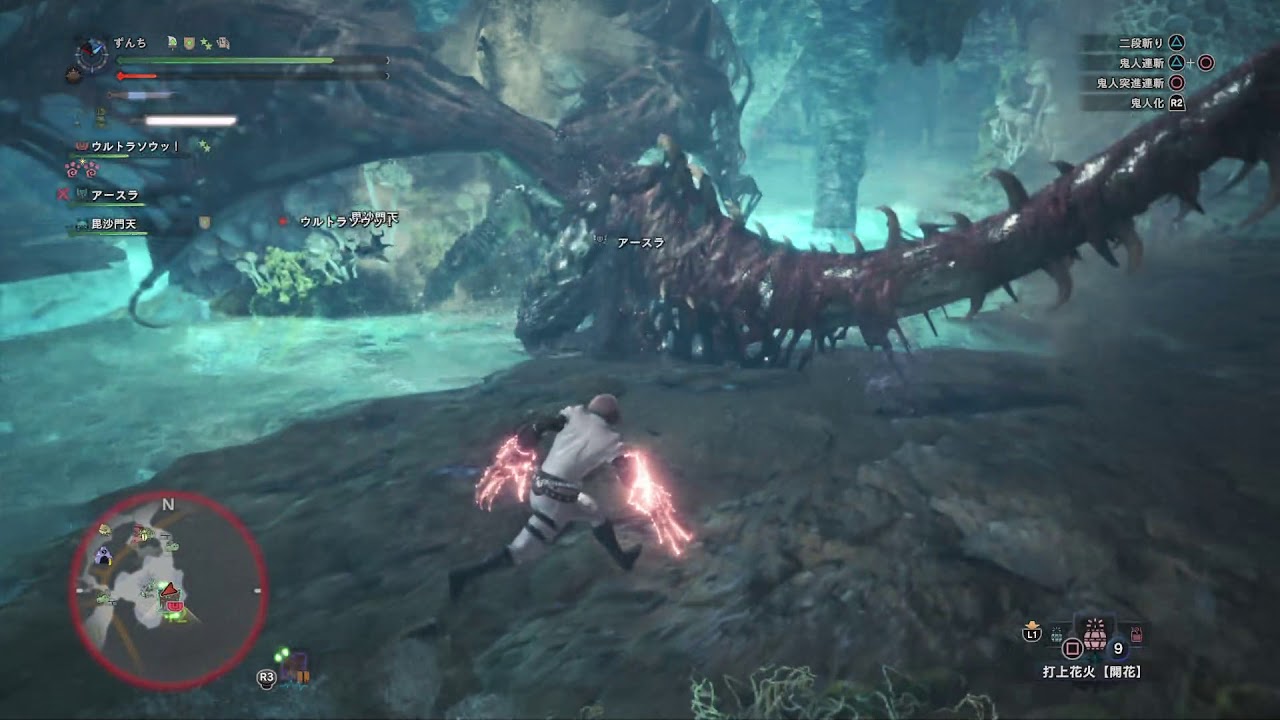Screen dimensions: 1280x720
Task: Select party member 毘沙門天 in the list
Action: [x=116, y=224]
